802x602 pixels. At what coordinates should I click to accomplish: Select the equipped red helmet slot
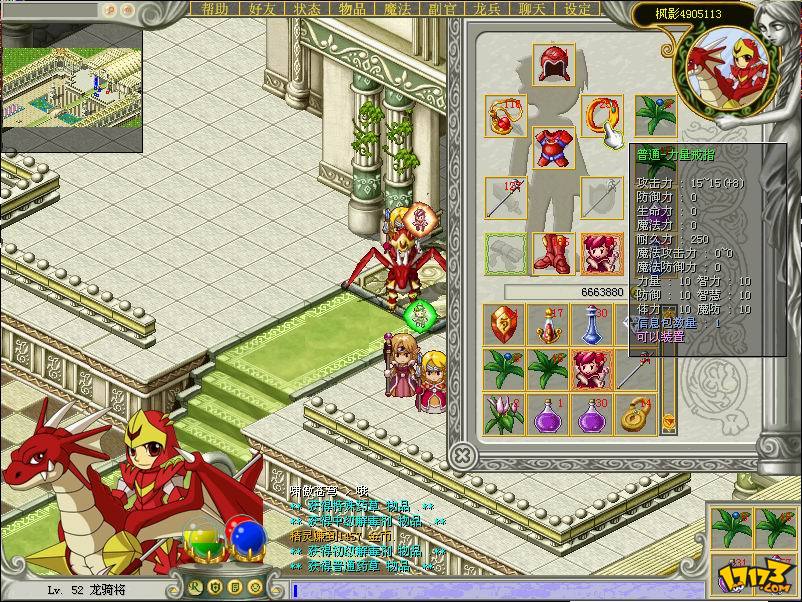pyautogui.click(x=551, y=63)
